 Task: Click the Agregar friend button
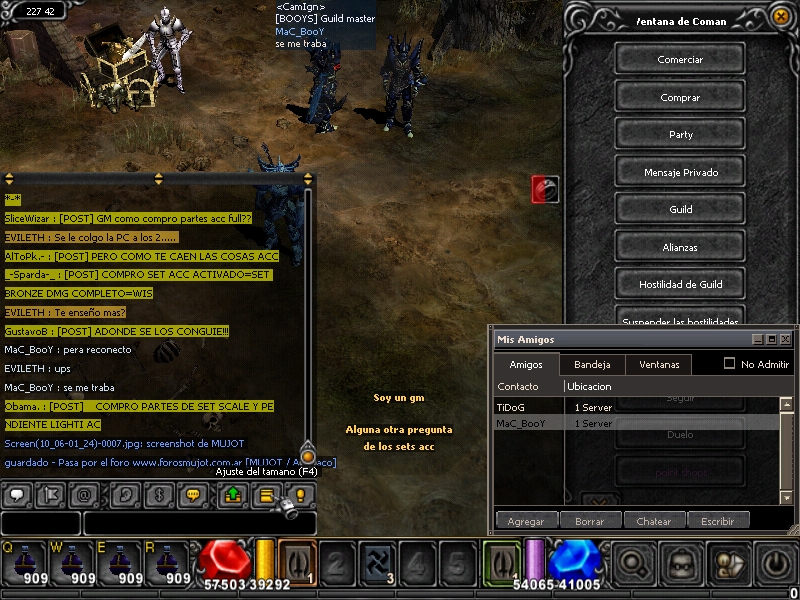[x=526, y=521]
